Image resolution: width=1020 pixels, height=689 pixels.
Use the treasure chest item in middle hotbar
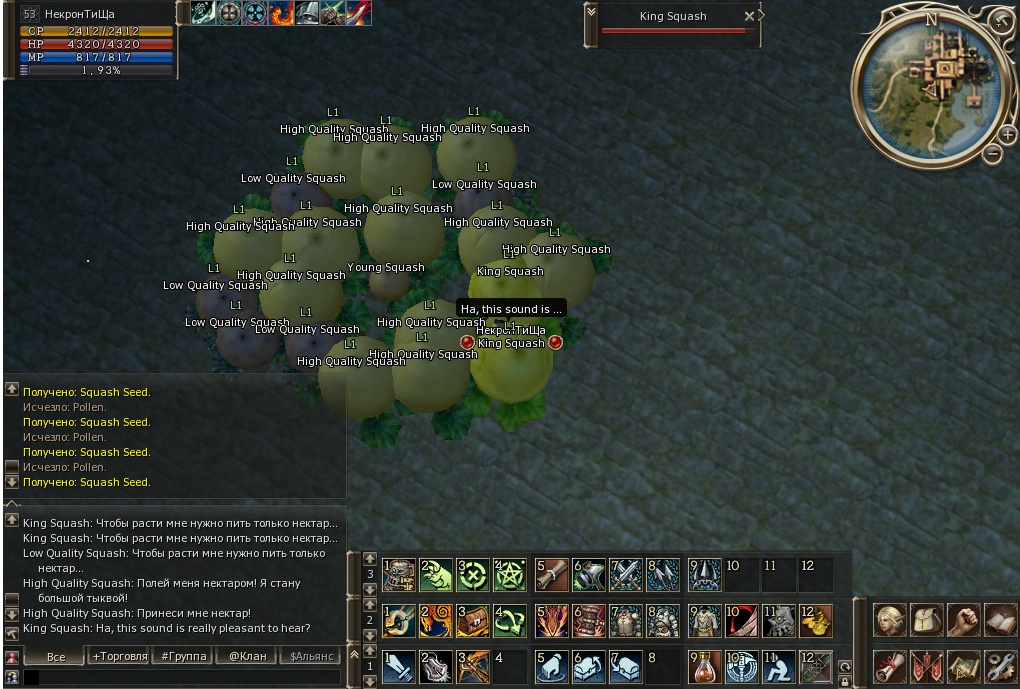[x=472, y=621]
